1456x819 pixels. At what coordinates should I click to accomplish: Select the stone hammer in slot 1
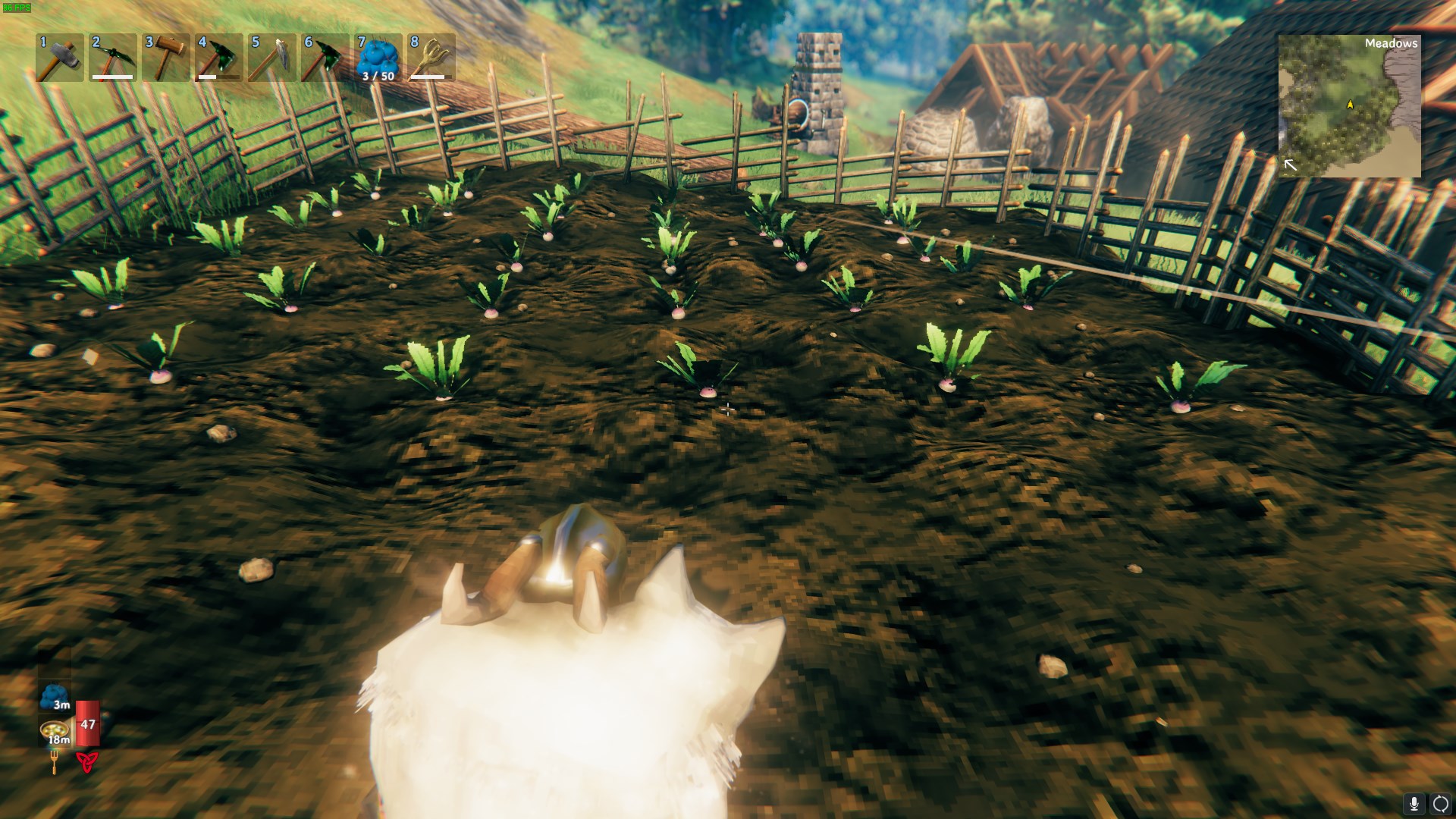(60, 58)
